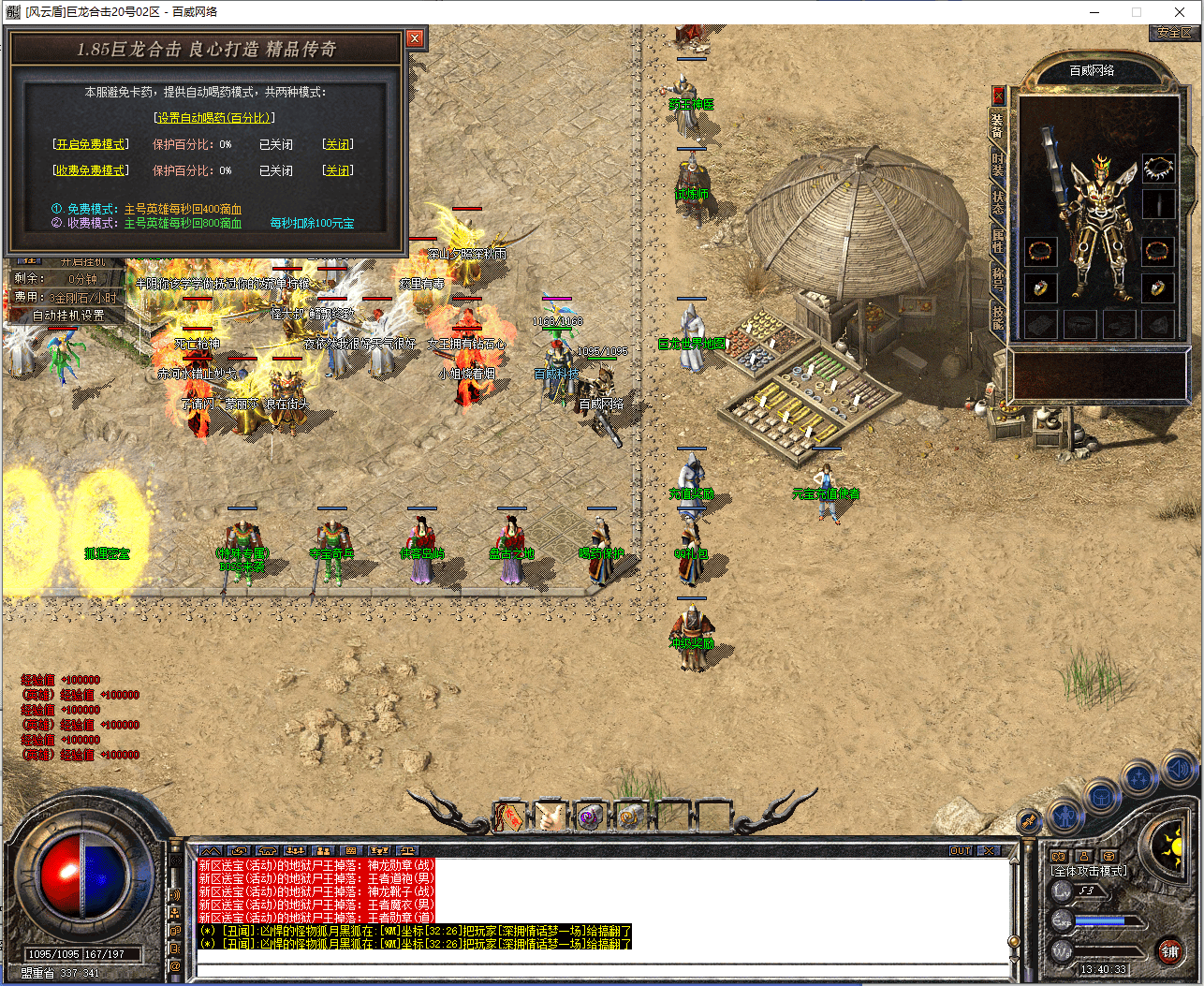Open the 设置自动喝药(百分比) setting link
The image size is (1204, 986).
(213, 118)
